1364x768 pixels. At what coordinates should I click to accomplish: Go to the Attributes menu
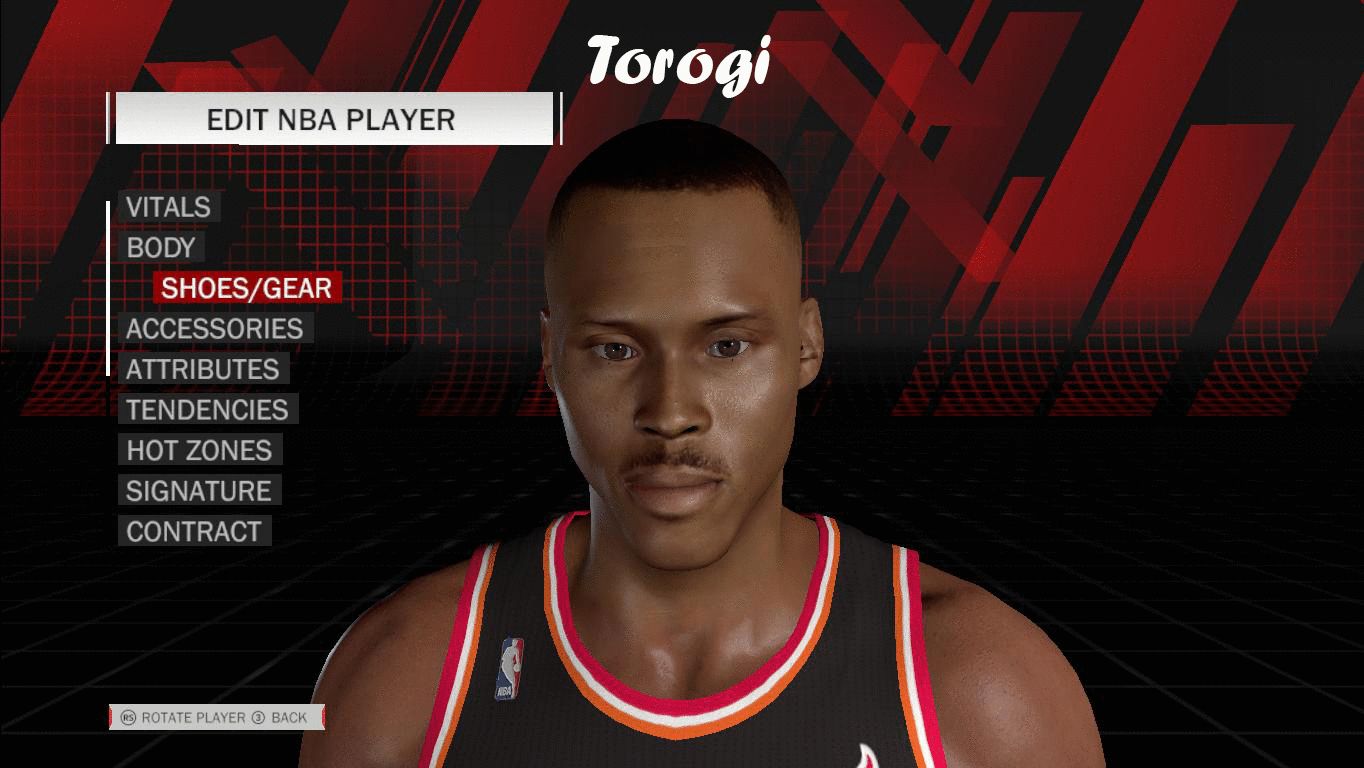202,369
